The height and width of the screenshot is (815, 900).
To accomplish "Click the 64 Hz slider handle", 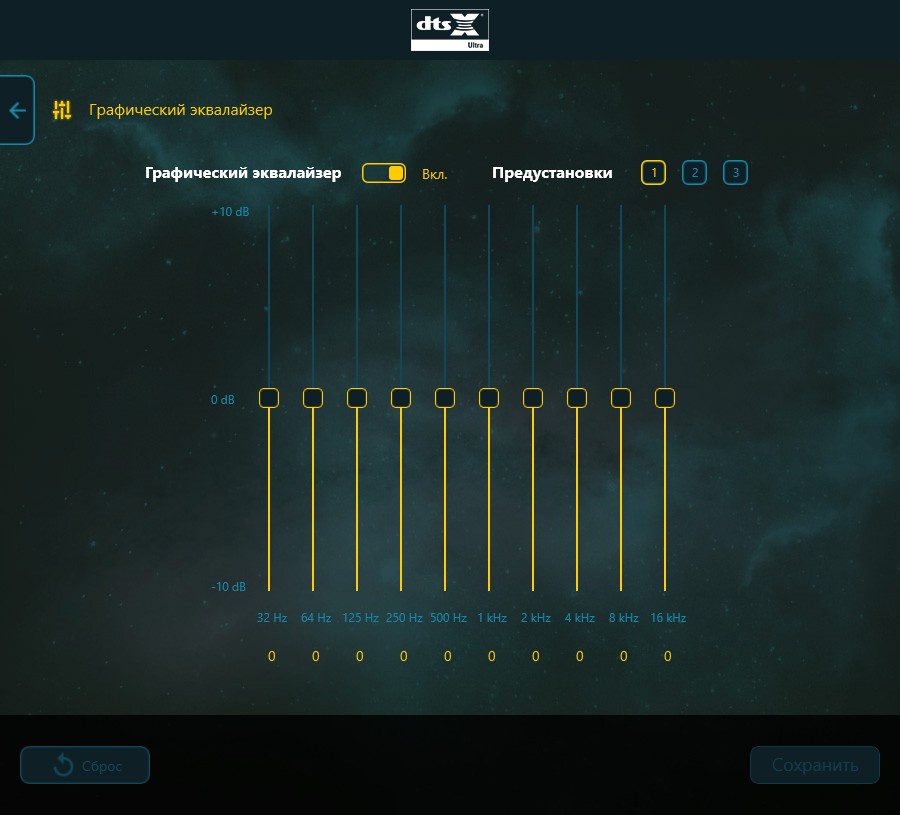I will (313, 398).
